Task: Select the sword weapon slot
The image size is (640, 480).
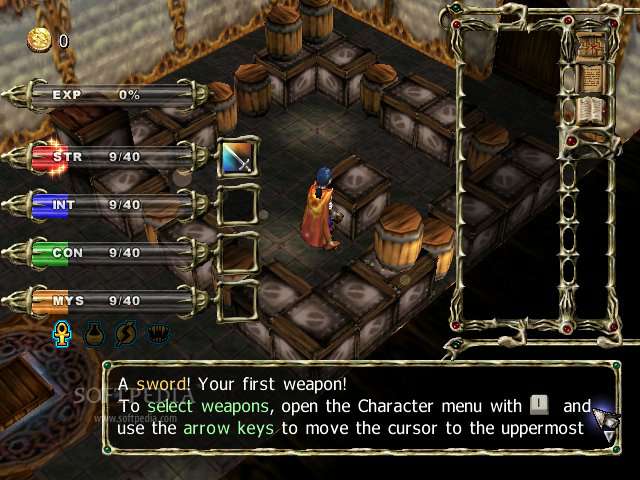Action: click(x=237, y=158)
